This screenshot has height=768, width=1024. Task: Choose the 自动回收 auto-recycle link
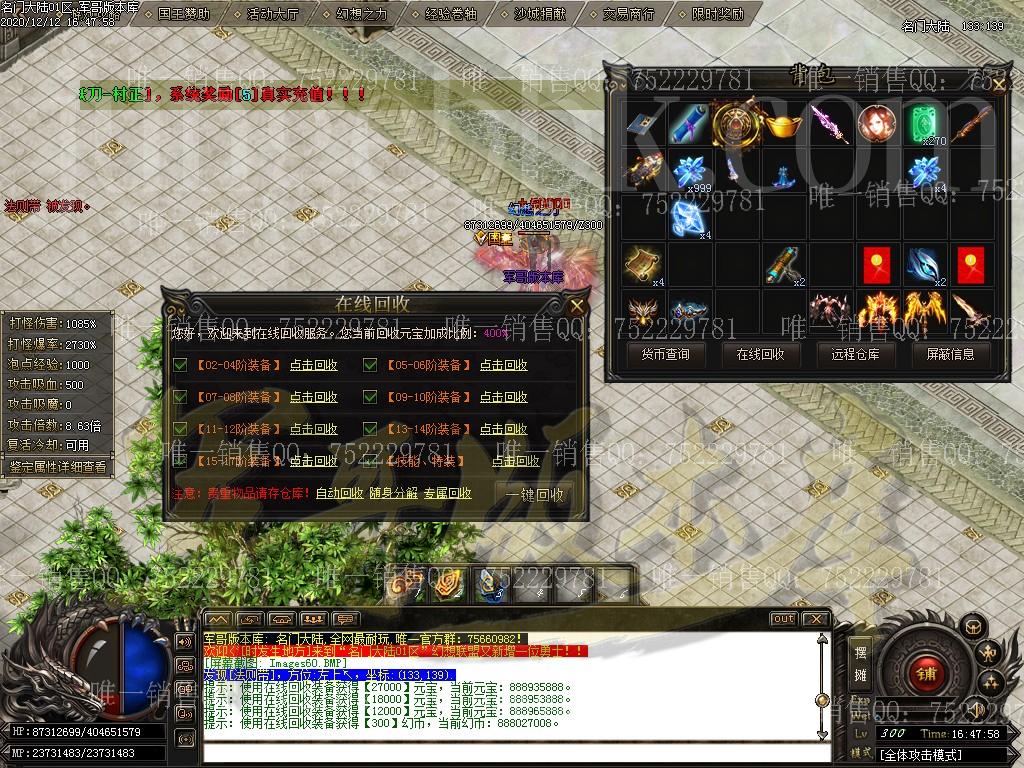click(x=339, y=494)
